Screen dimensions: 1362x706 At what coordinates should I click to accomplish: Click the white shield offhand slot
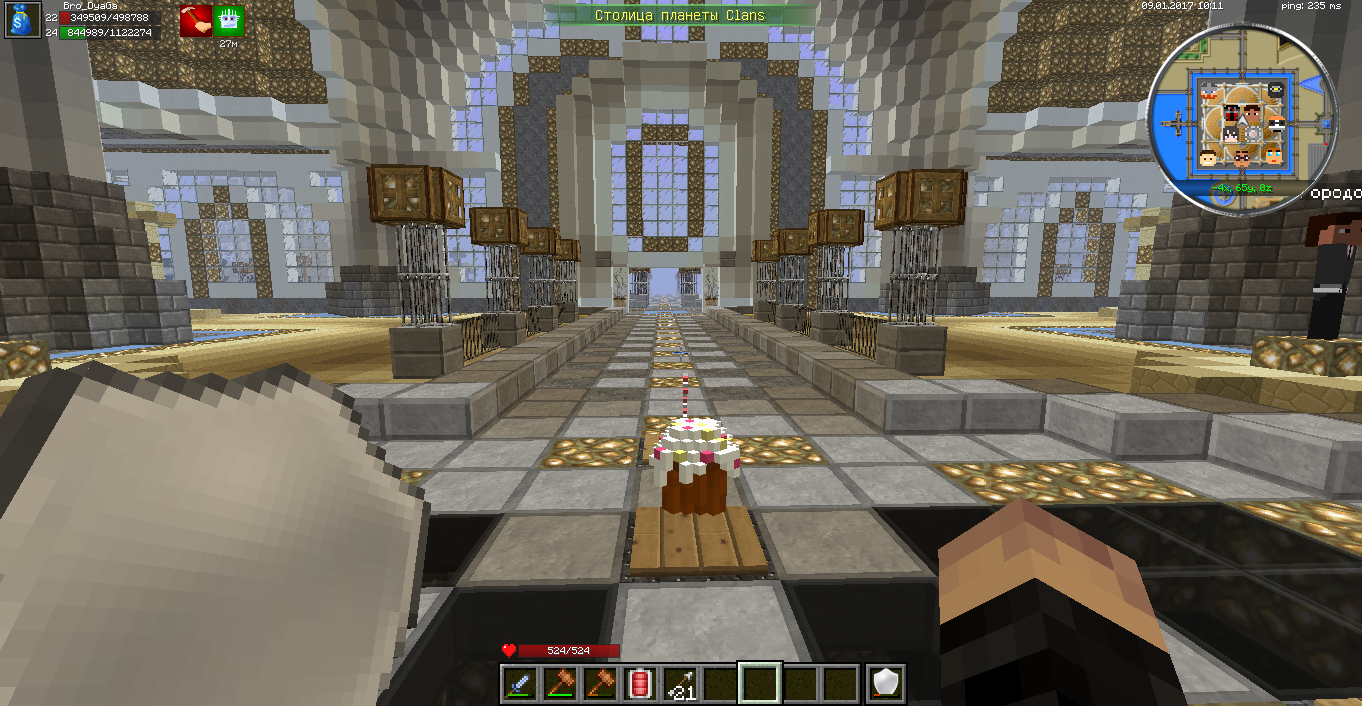pos(886,683)
